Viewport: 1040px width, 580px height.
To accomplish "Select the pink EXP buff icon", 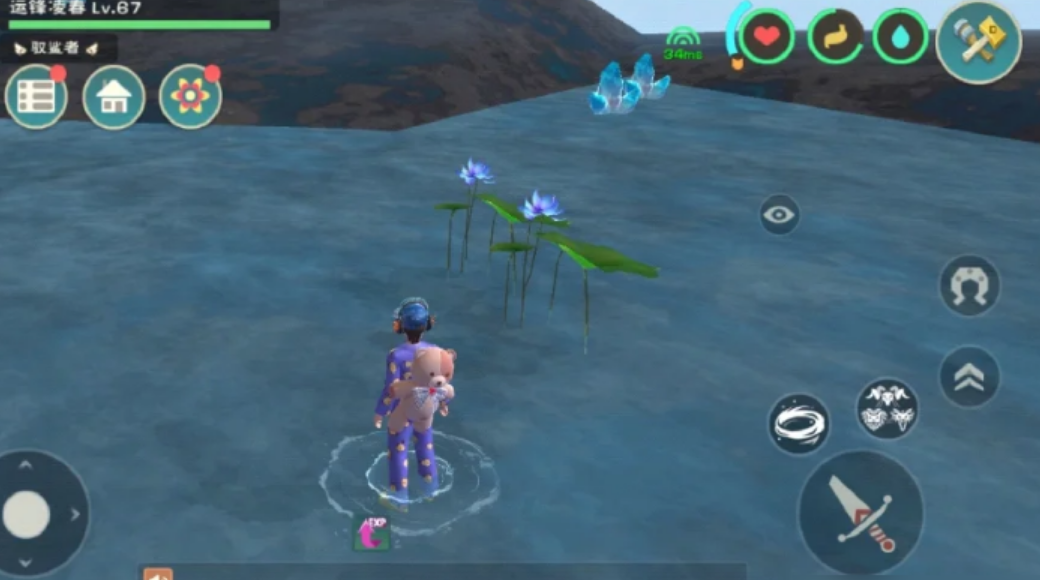I will [x=372, y=534].
